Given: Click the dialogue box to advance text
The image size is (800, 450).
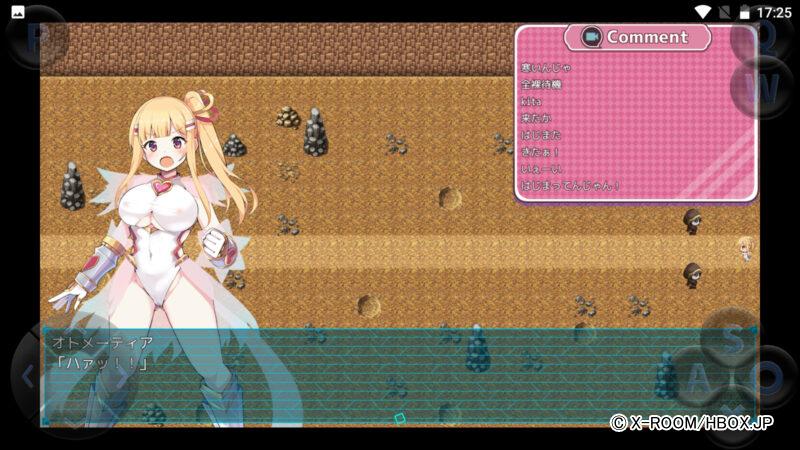Looking at the screenshot, I should 398,375.
